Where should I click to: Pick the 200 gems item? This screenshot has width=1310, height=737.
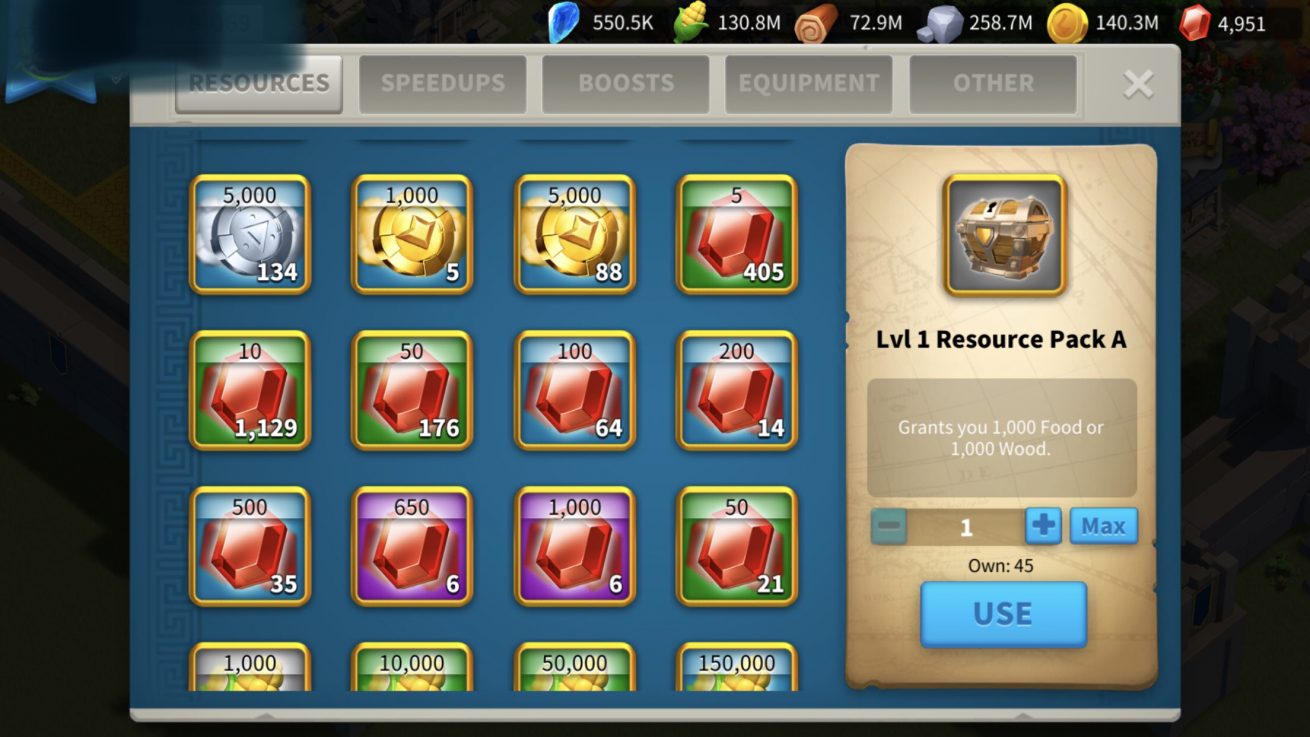737,390
